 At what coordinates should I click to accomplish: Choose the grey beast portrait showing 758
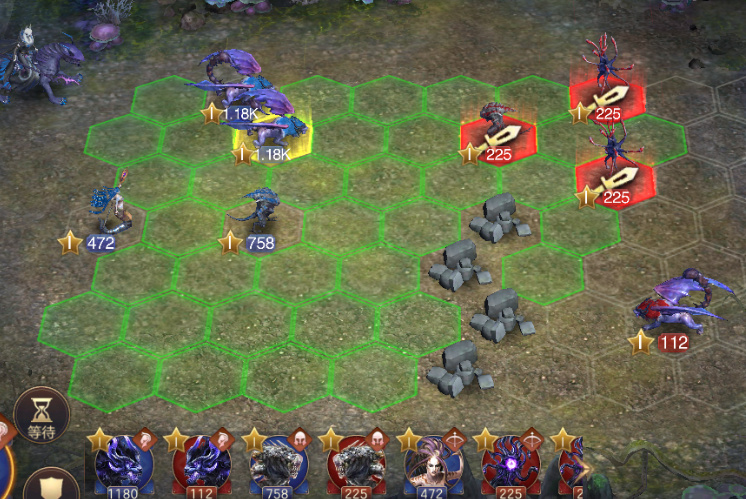click(279, 463)
